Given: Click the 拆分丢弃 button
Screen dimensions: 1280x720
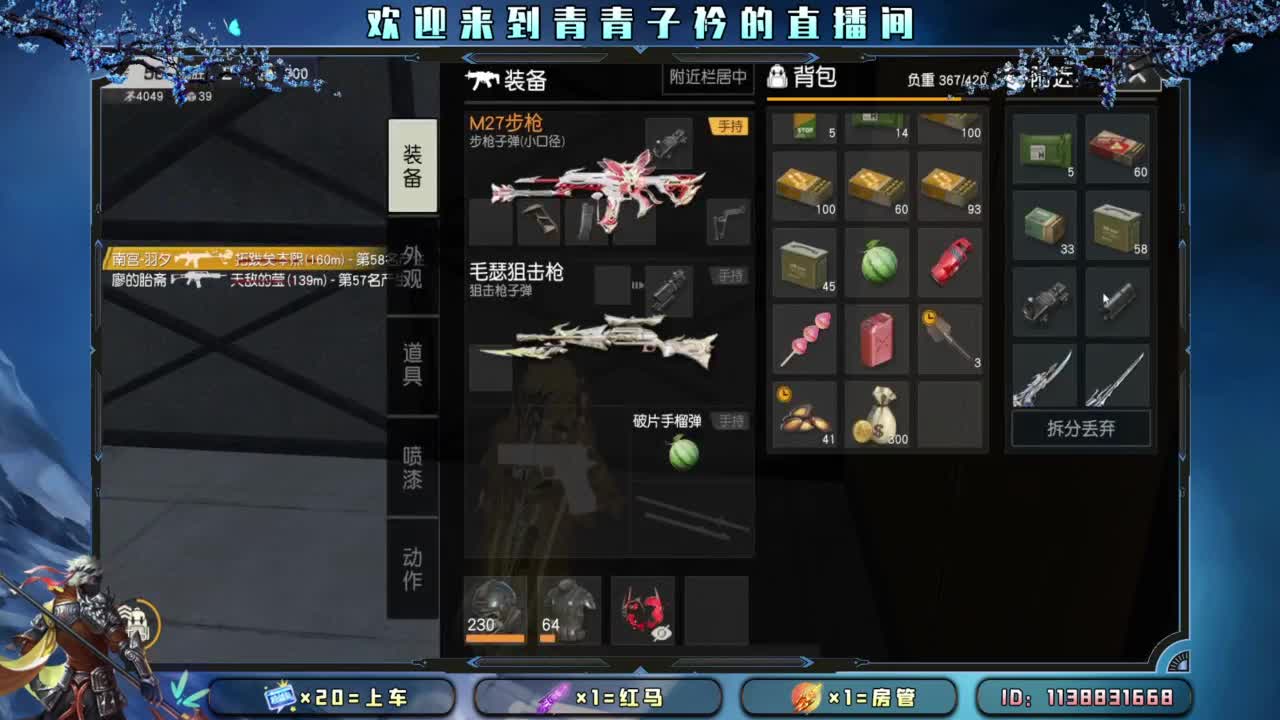Looking at the screenshot, I should (x=1080, y=428).
